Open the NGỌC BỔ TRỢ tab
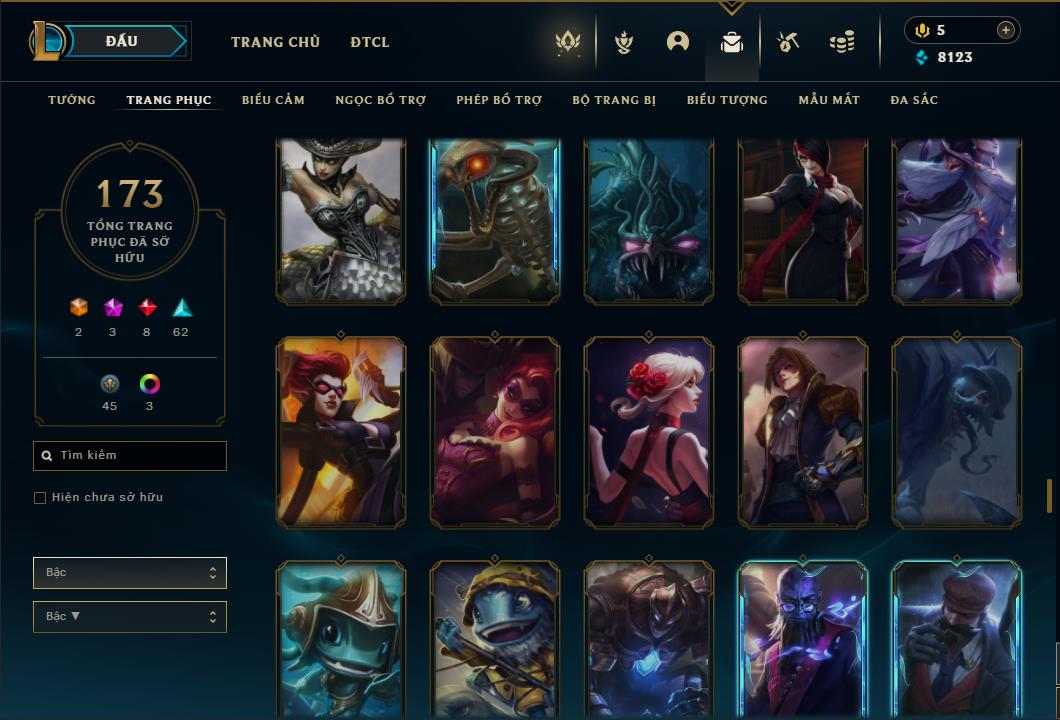Image resolution: width=1060 pixels, height=720 pixels. click(380, 100)
